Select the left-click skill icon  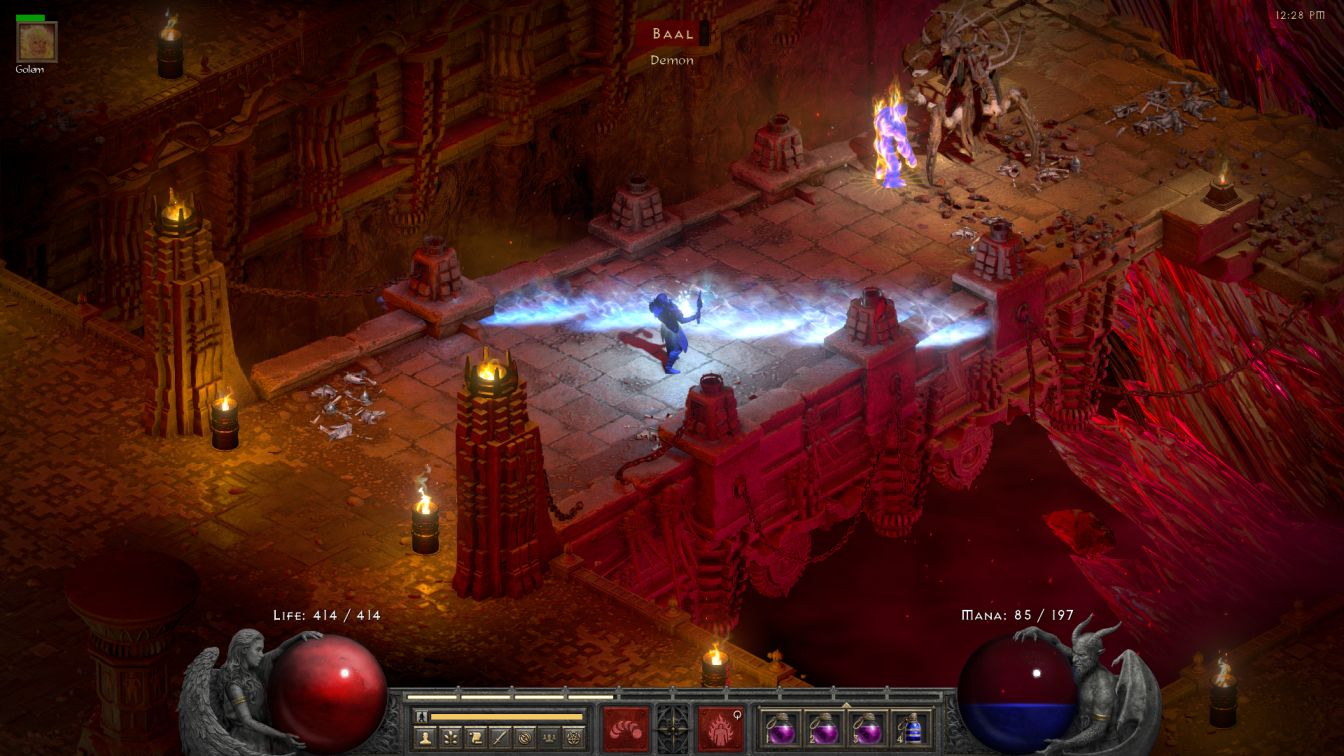(626, 727)
